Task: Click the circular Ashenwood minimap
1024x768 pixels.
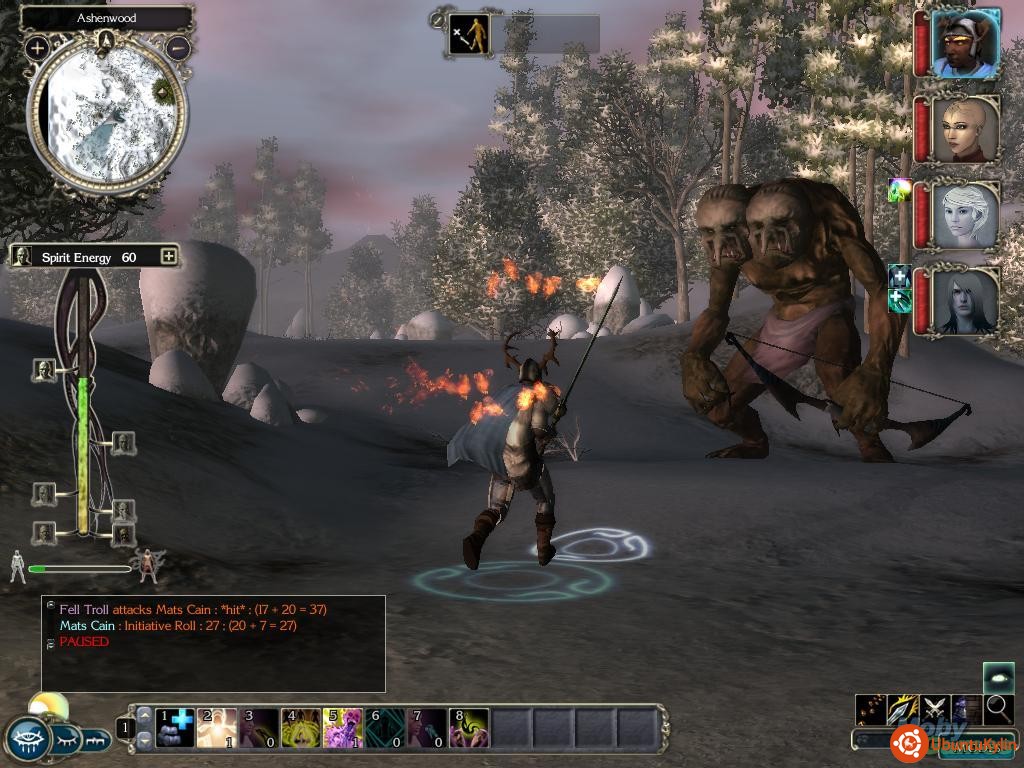Action: pos(107,112)
